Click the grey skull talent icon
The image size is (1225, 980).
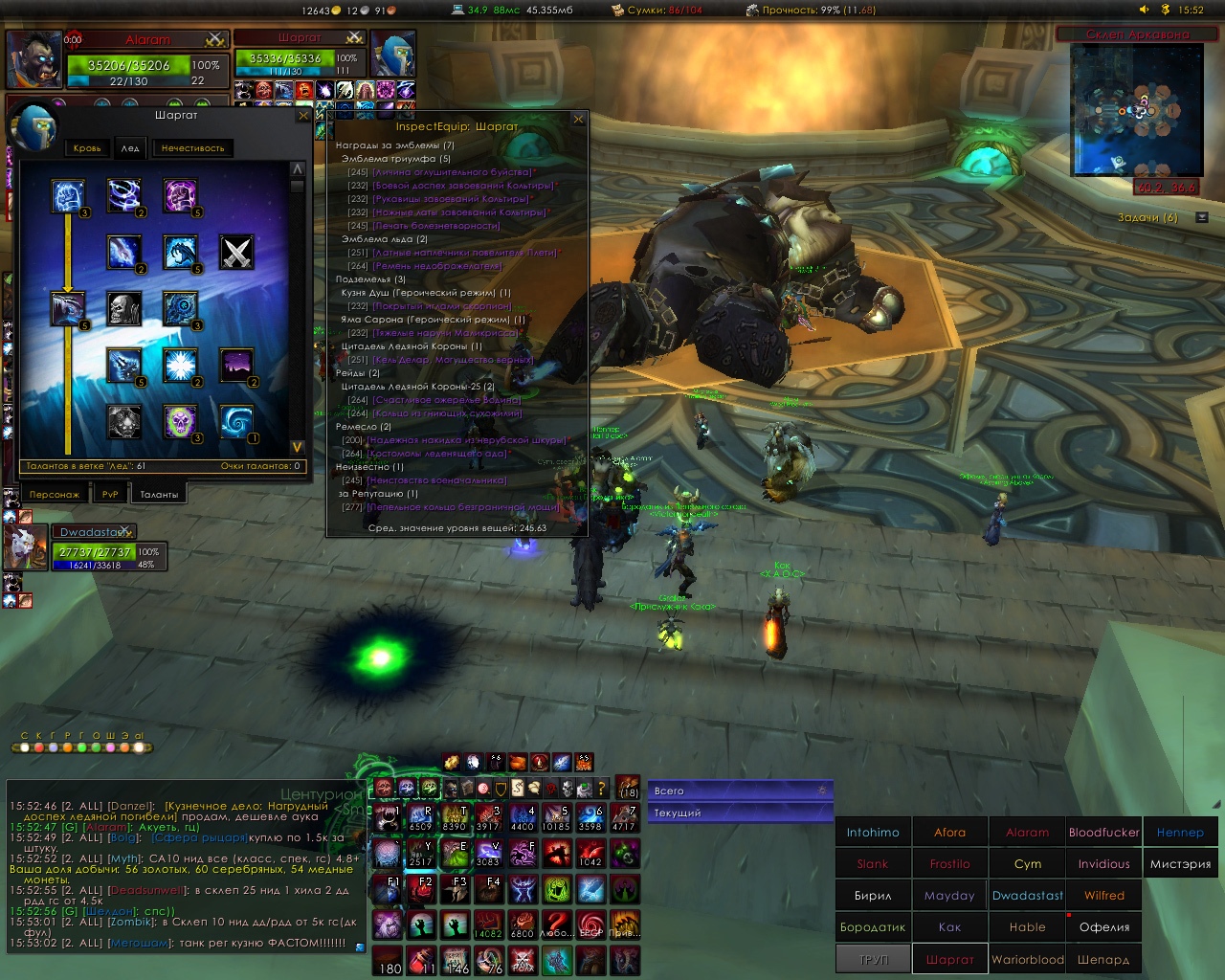(x=124, y=309)
